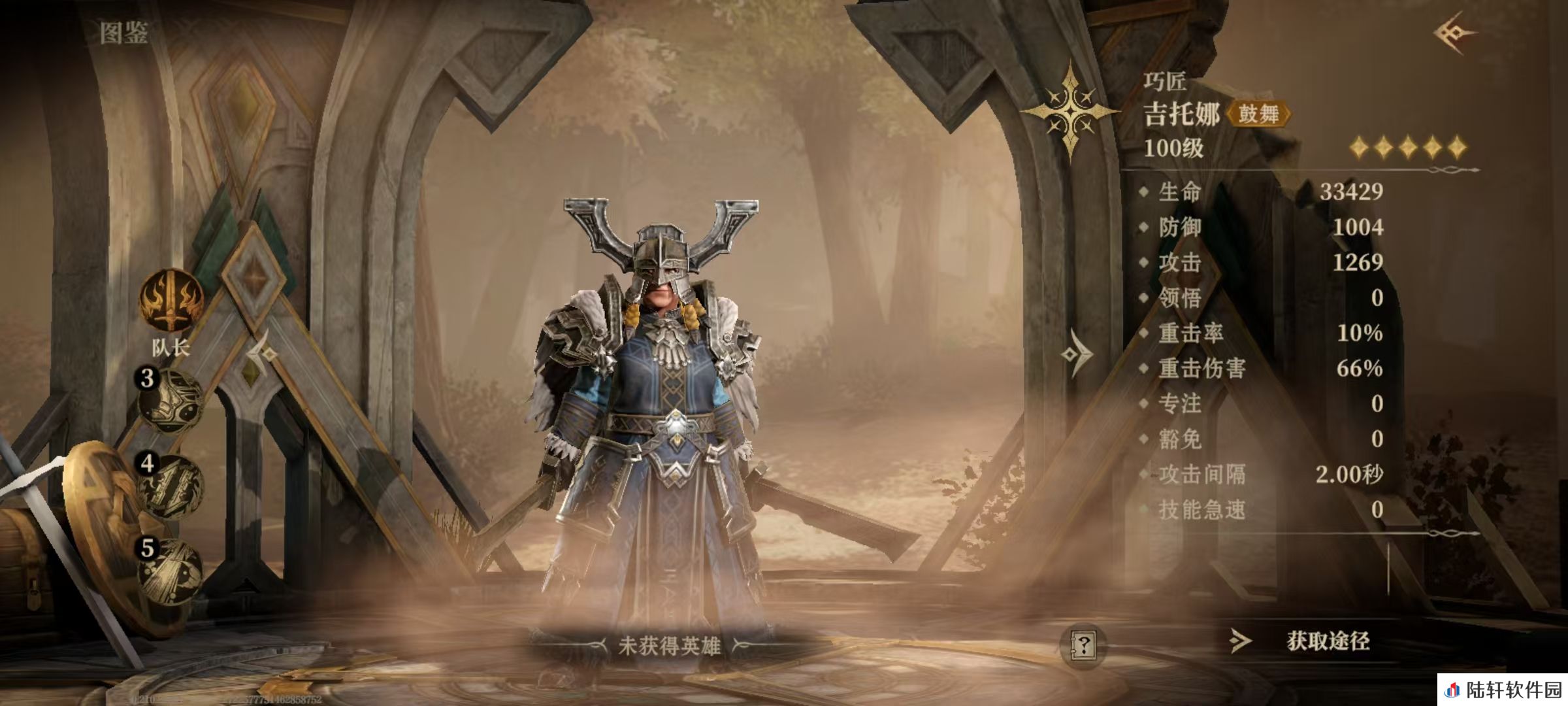View the skill icon numbered 5
Image resolution: width=1568 pixels, height=706 pixels.
[171, 570]
